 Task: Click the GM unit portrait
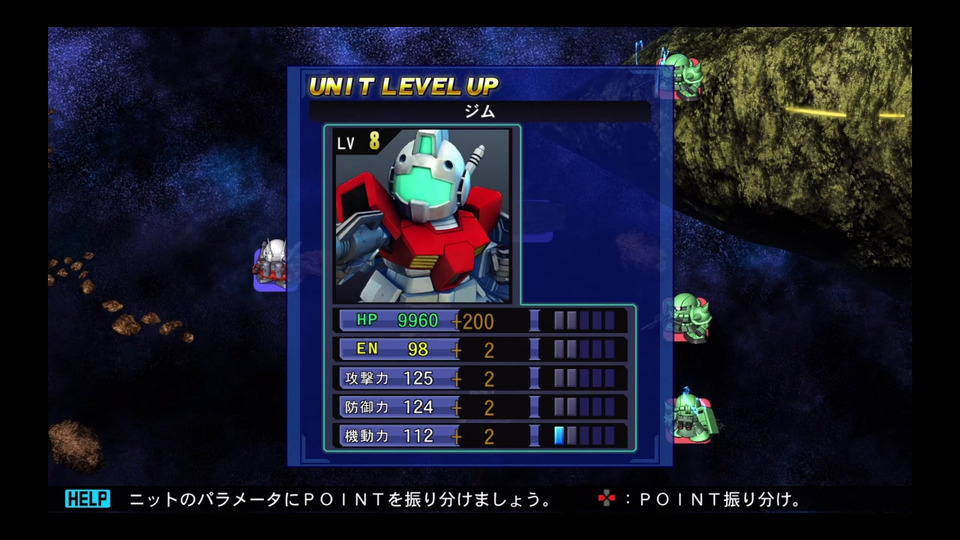pos(421,215)
